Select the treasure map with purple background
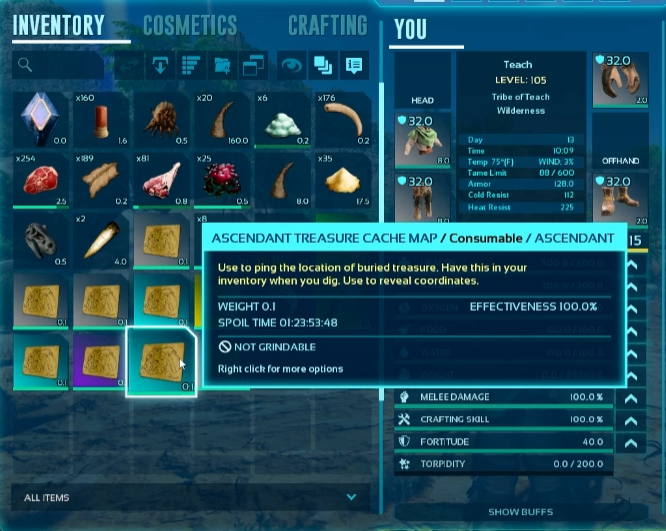 tap(101, 360)
